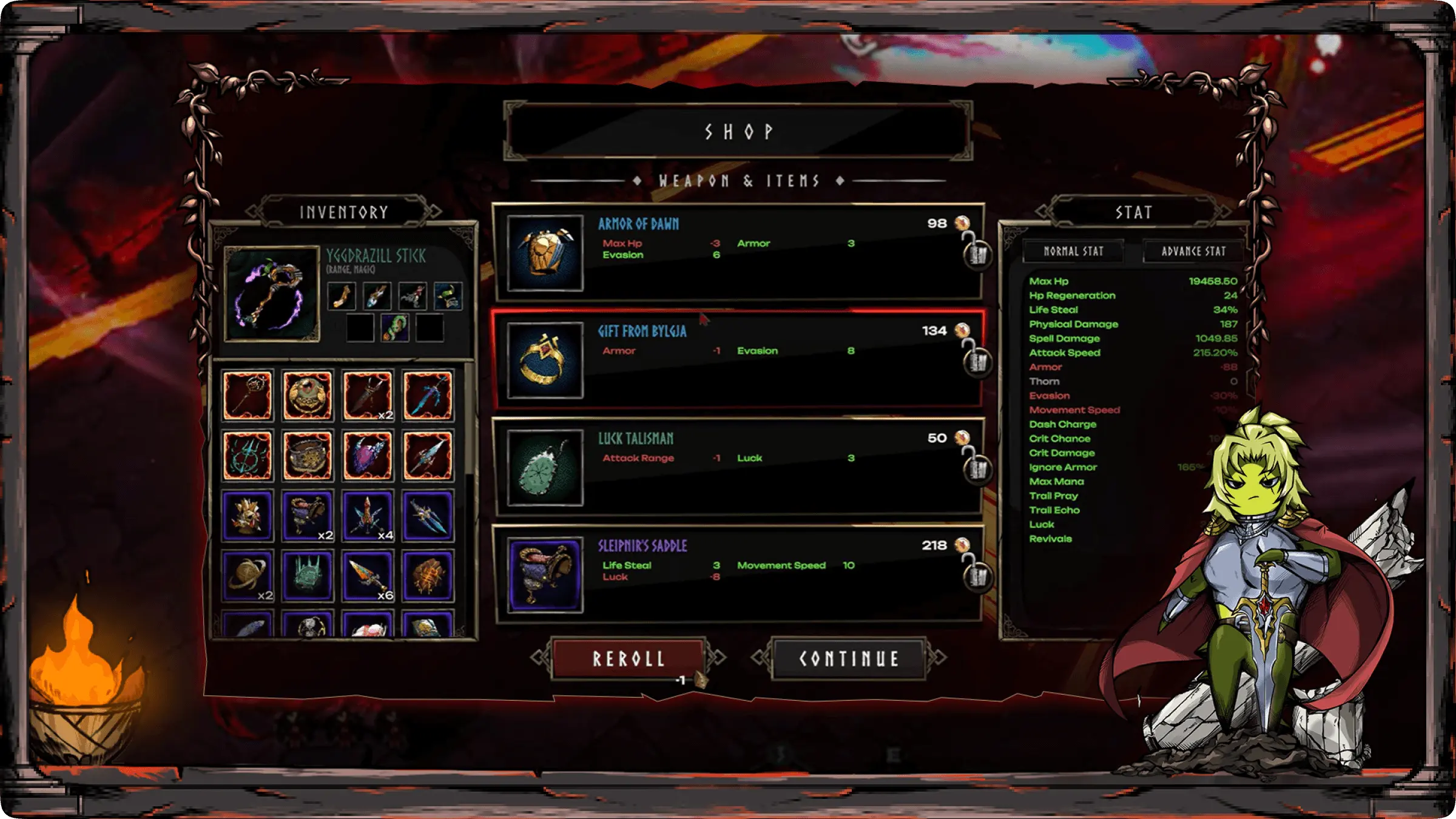Switch to the Normal Stat tab

click(x=1073, y=251)
